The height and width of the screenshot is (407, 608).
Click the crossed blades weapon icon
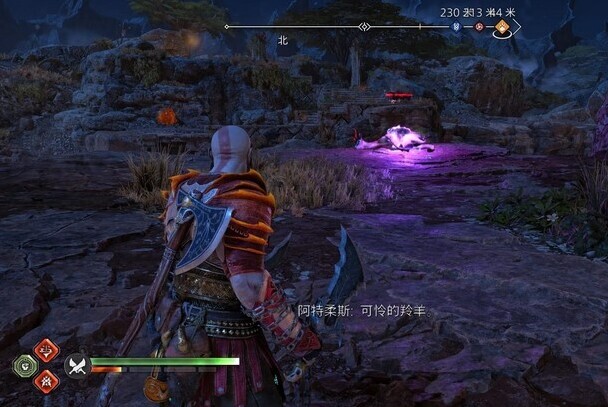(77, 365)
